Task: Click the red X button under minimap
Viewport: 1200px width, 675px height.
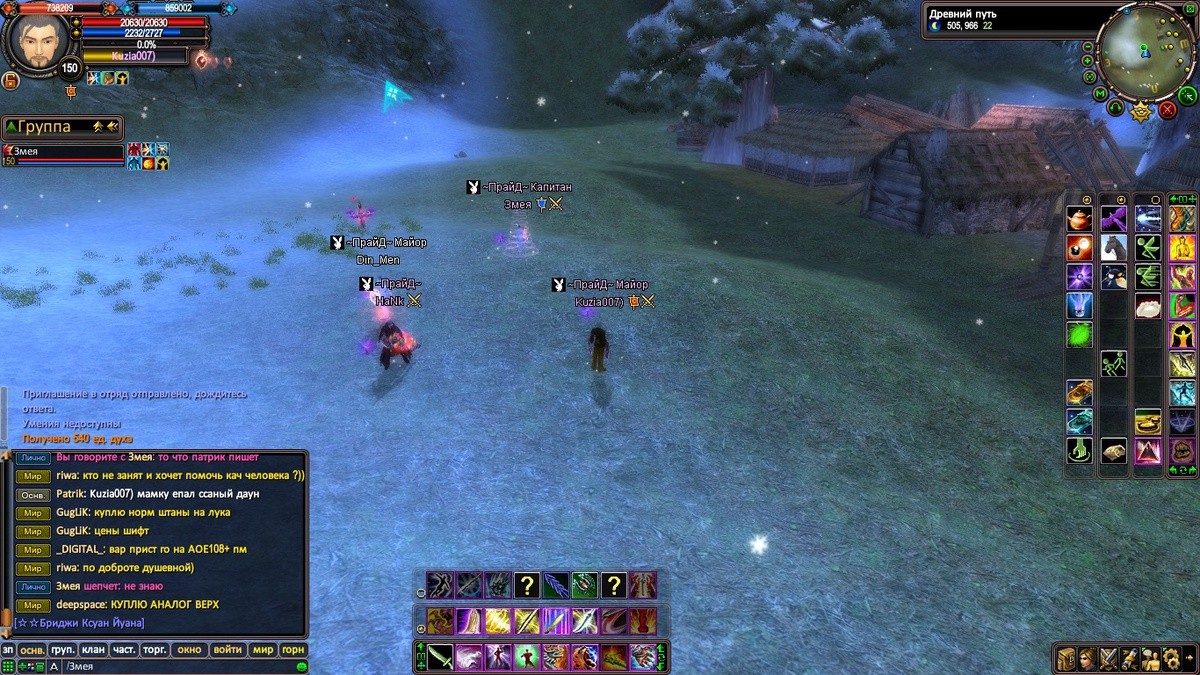Action: 1167,110
